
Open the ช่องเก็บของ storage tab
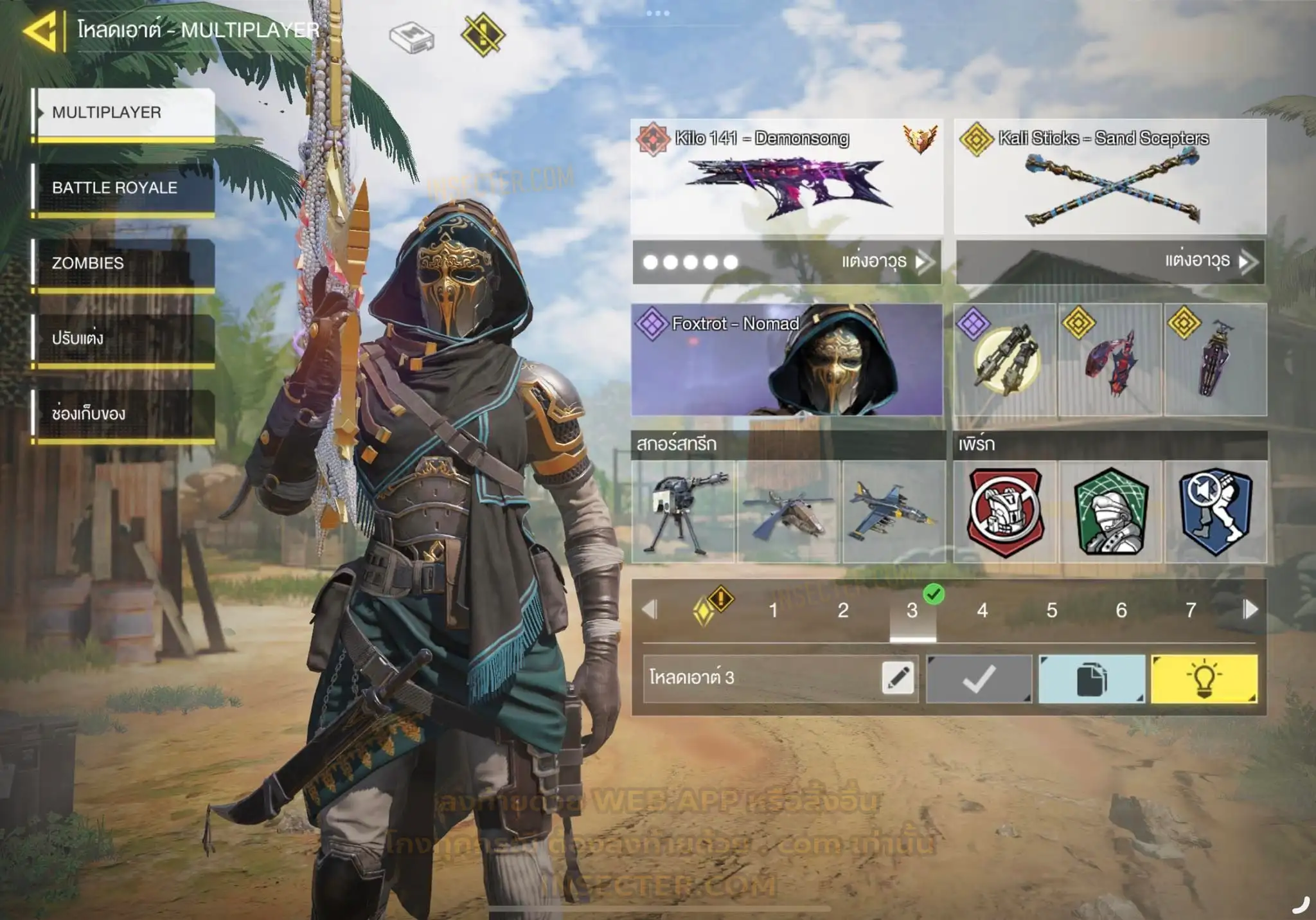pos(123,413)
